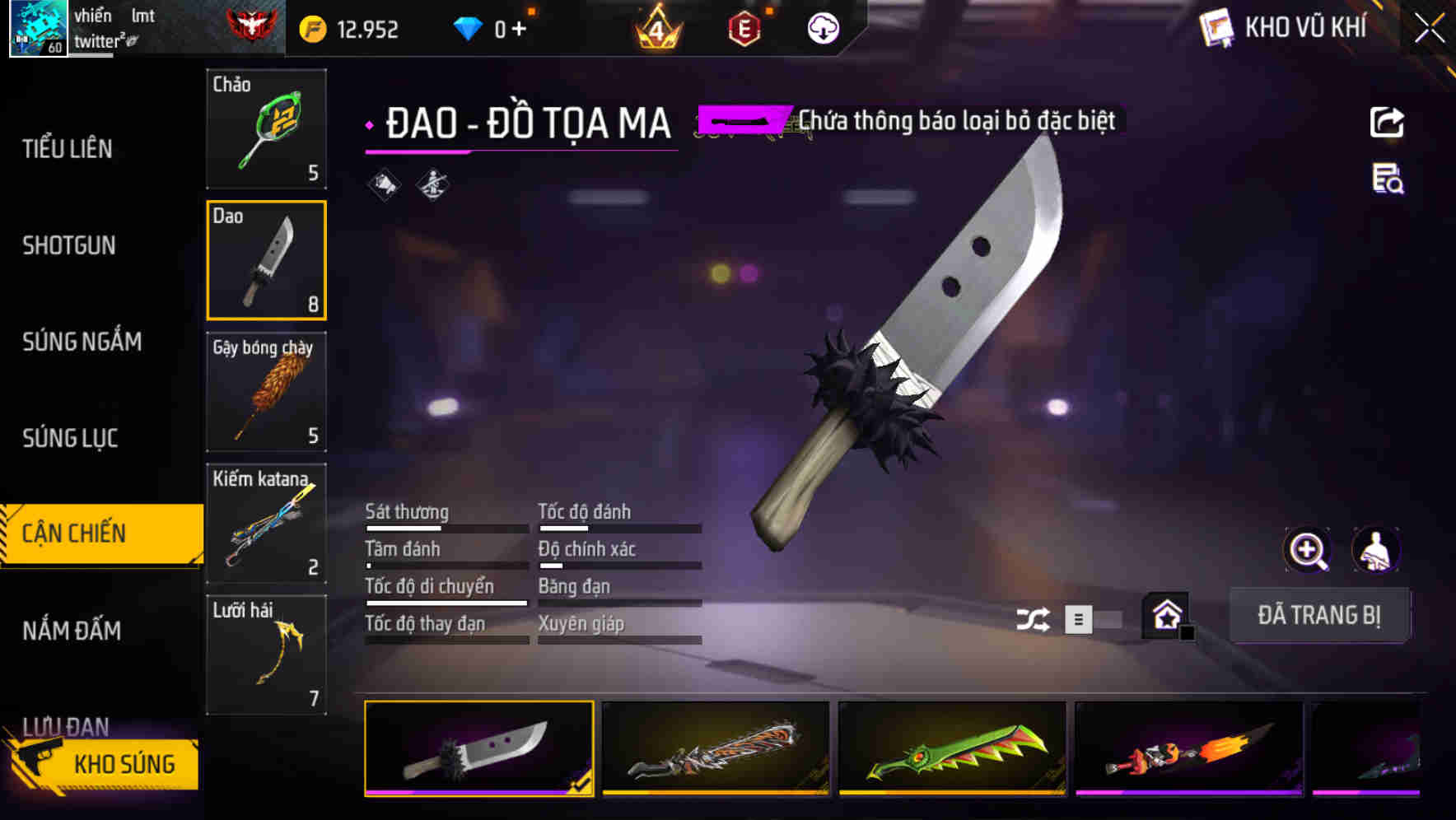Open the KHO SÚNG tab
The image size is (1456, 820).
[x=124, y=763]
